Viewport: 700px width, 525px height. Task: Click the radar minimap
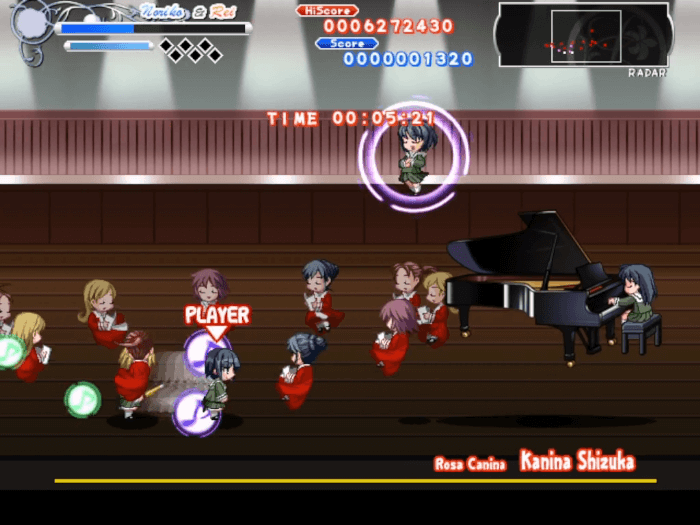(x=583, y=35)
